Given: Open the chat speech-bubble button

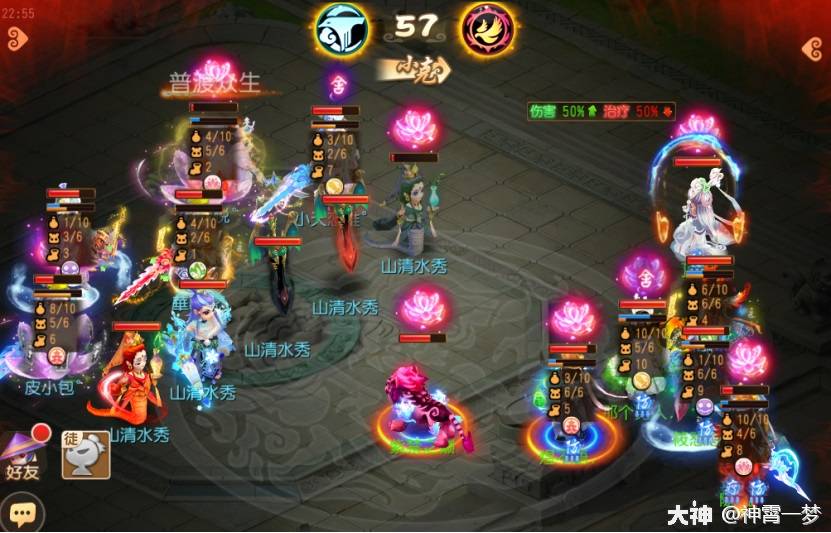Looking at the screenshot, I should click(23, 513).
